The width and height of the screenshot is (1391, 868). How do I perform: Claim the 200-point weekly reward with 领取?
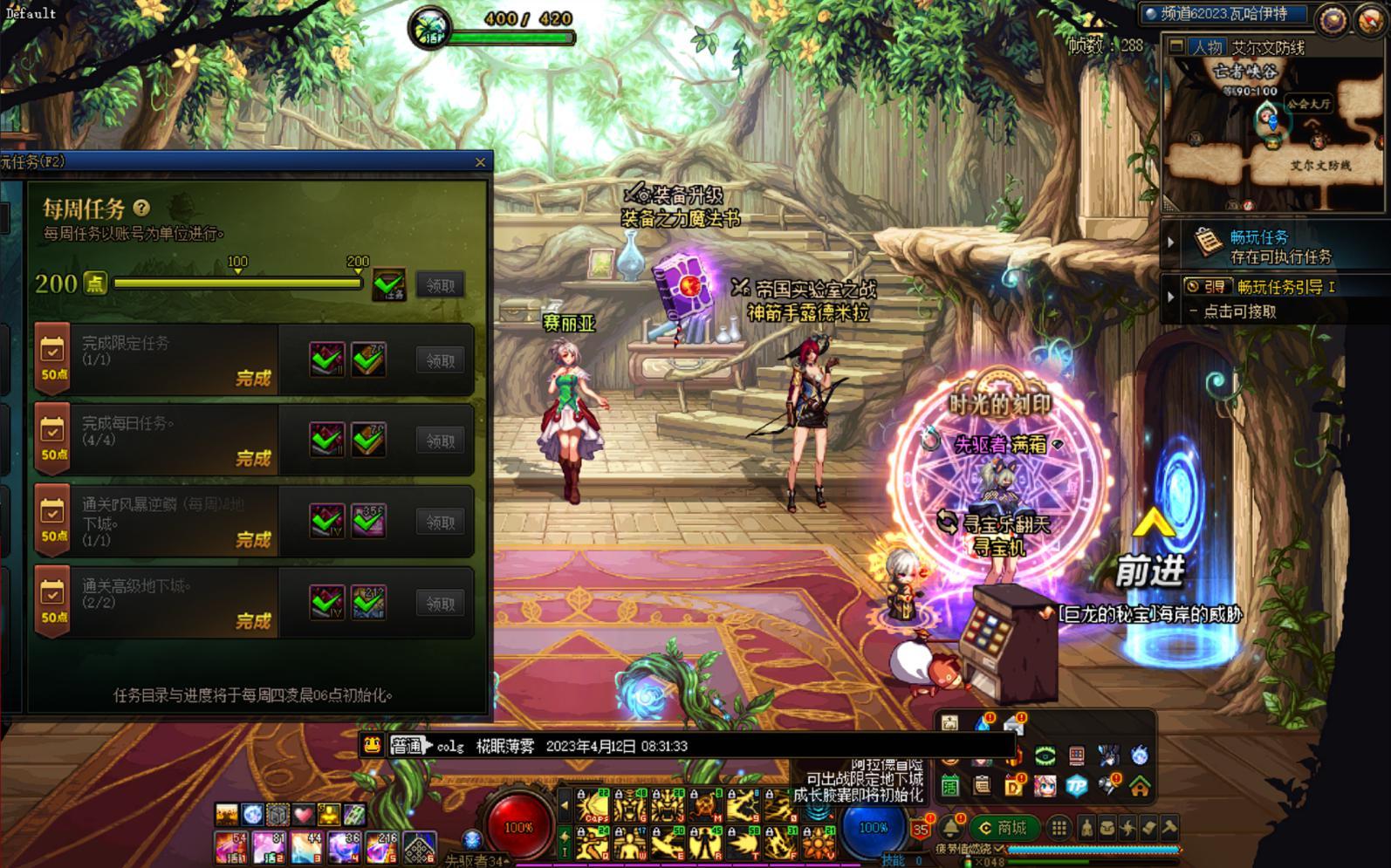click(x=440, y=285)
